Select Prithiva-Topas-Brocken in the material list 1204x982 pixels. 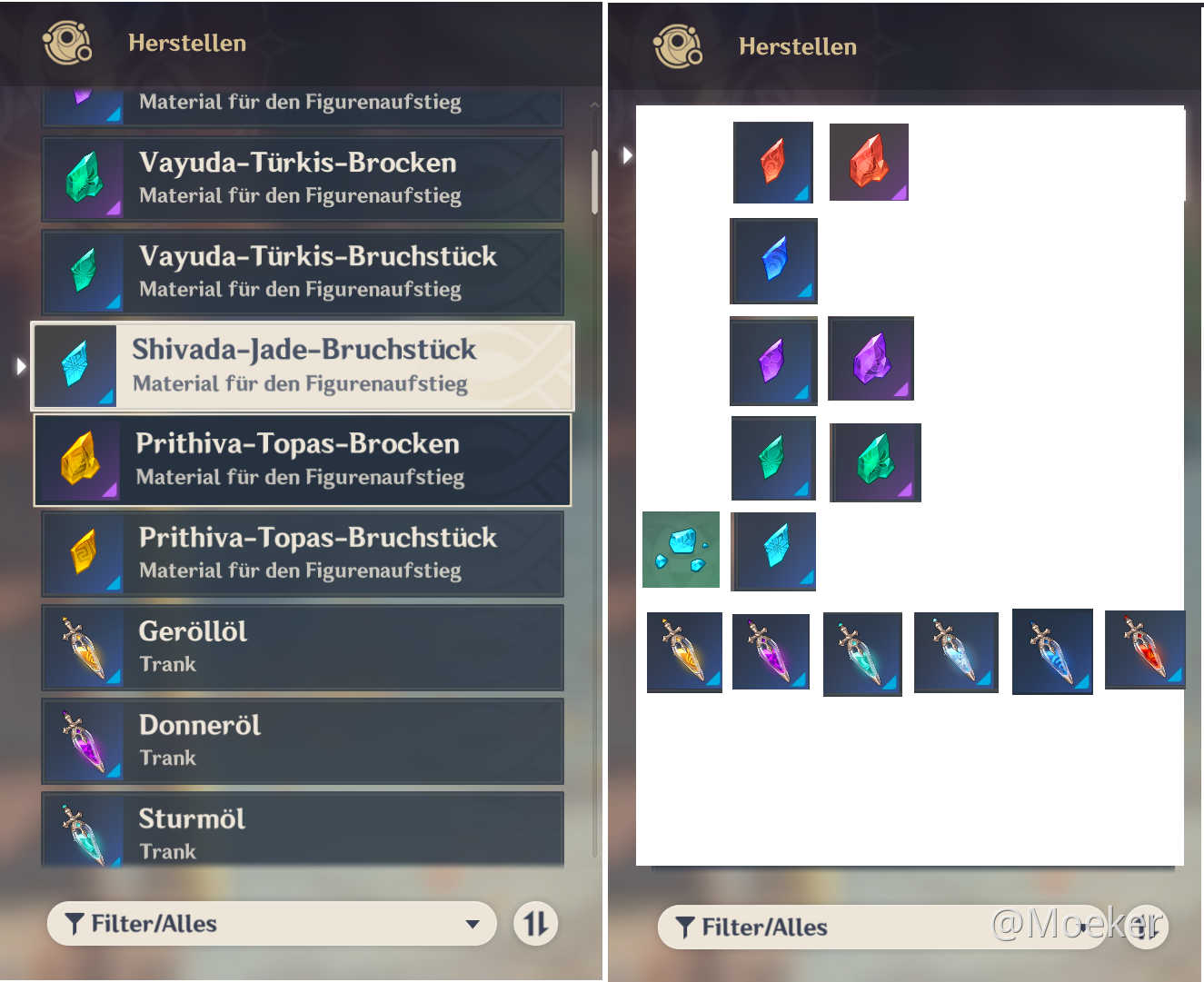[x=303, y=460]
